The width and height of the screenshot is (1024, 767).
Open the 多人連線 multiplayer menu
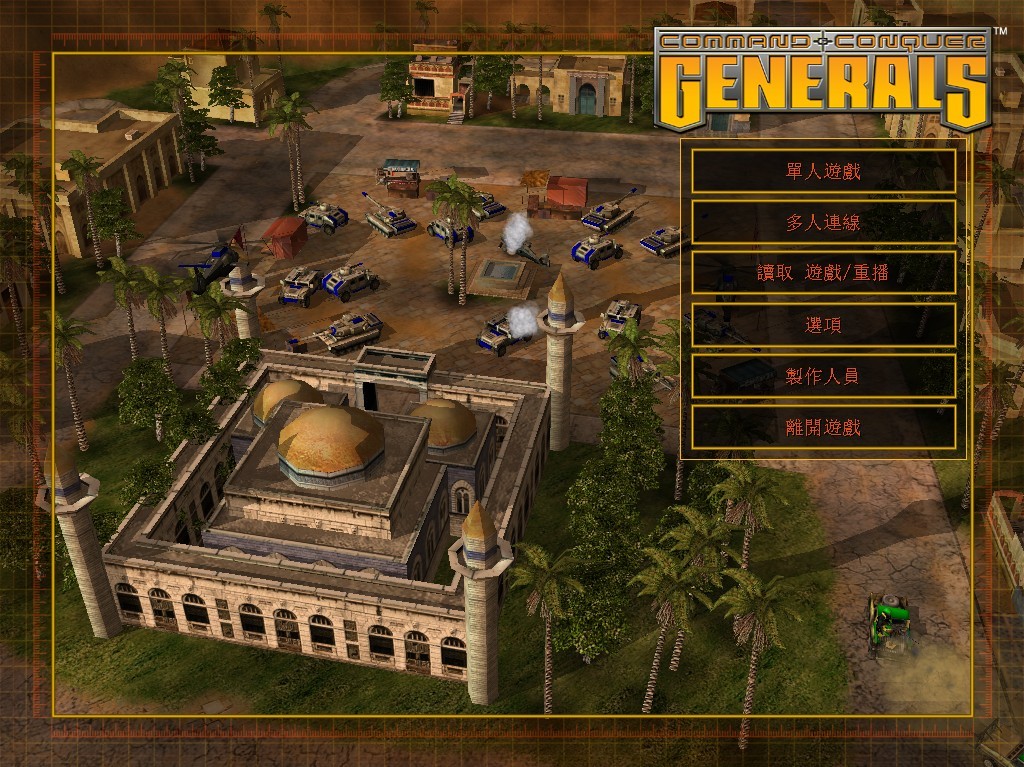[x=823, y=222]
